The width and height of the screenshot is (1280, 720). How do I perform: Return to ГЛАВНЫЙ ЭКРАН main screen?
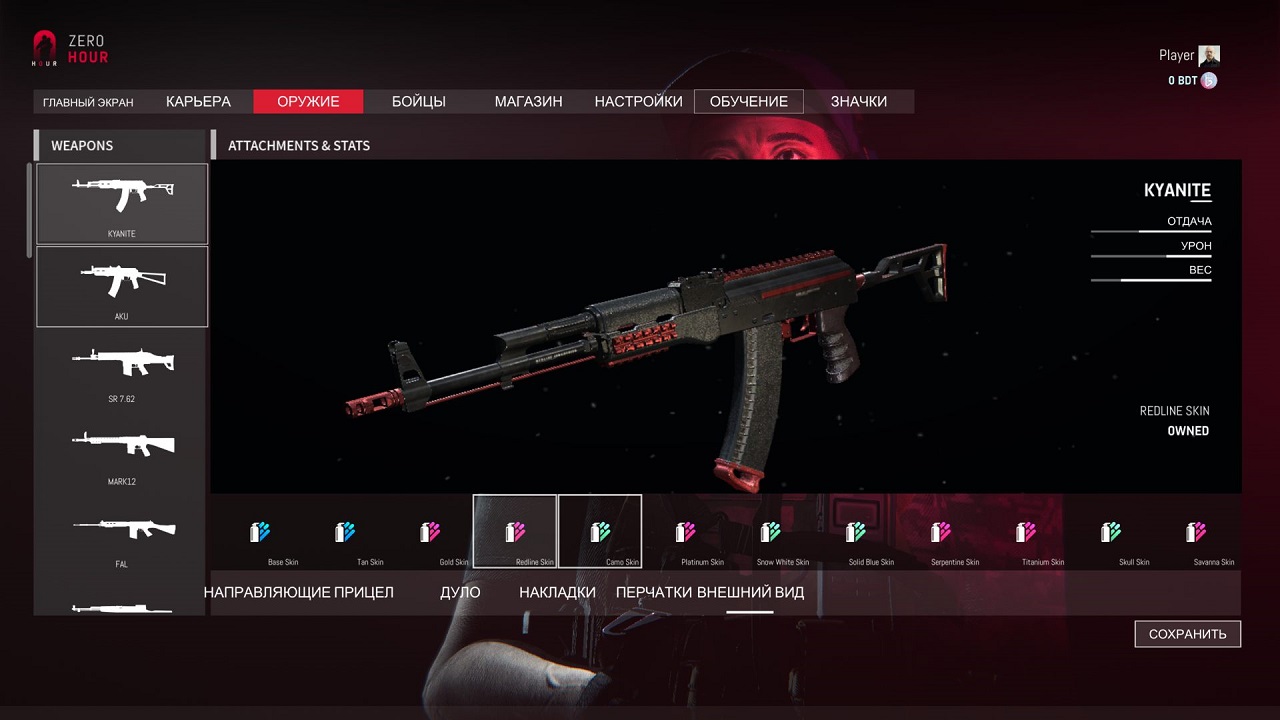88,102
